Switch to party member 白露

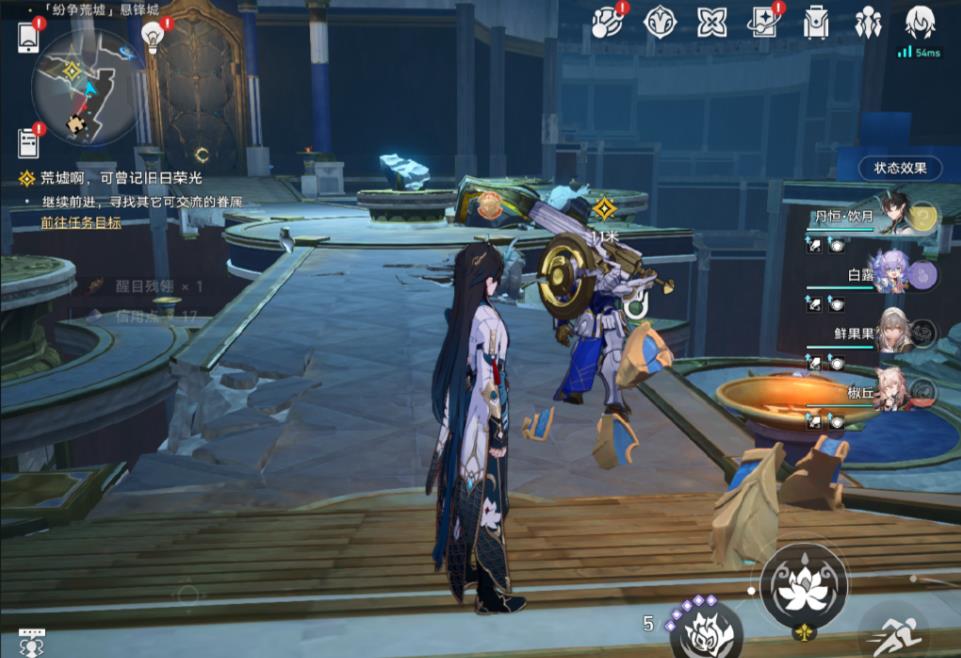coord(890,276)
